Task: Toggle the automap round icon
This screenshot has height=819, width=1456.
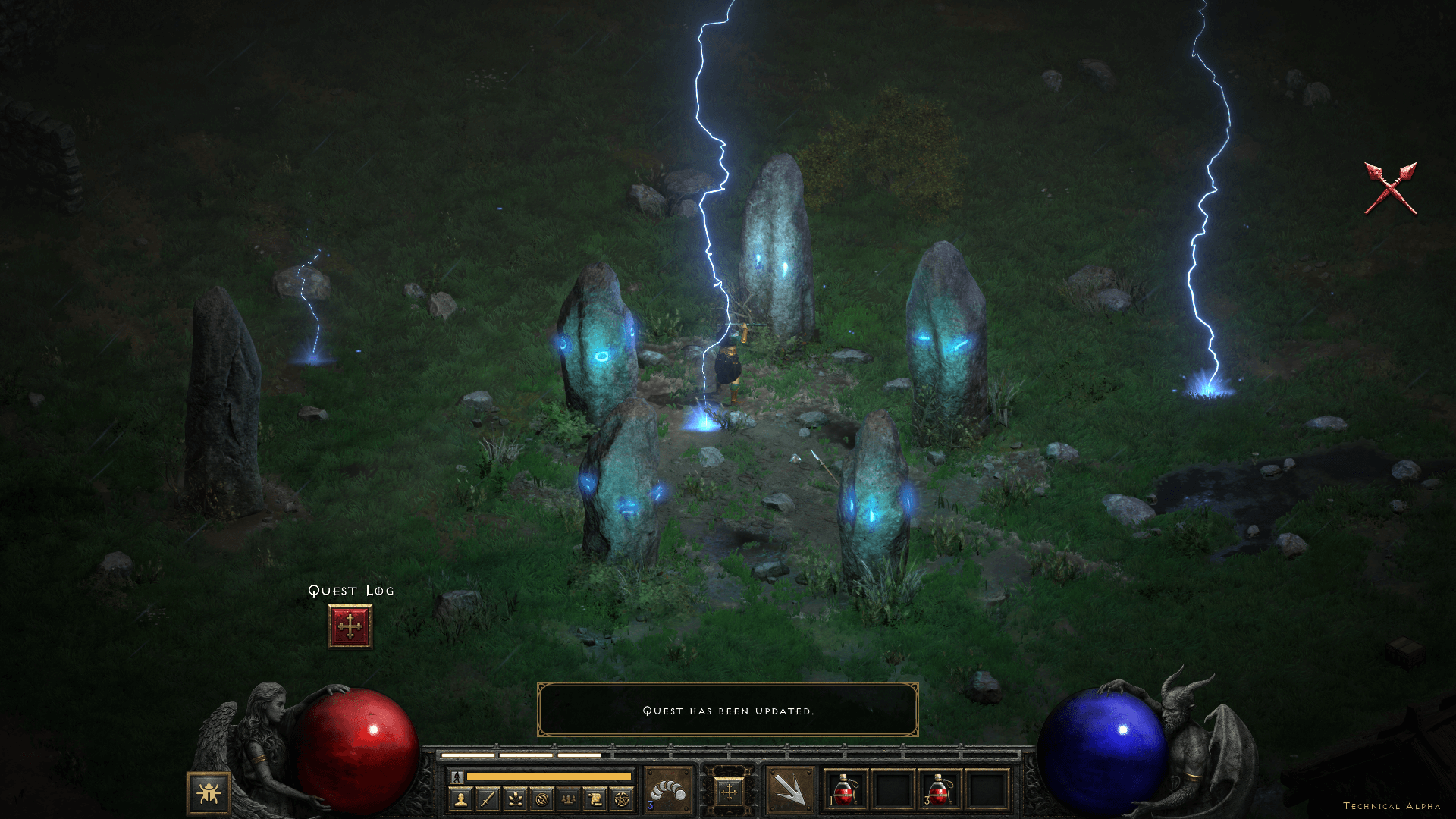Action: coord(541,799)
